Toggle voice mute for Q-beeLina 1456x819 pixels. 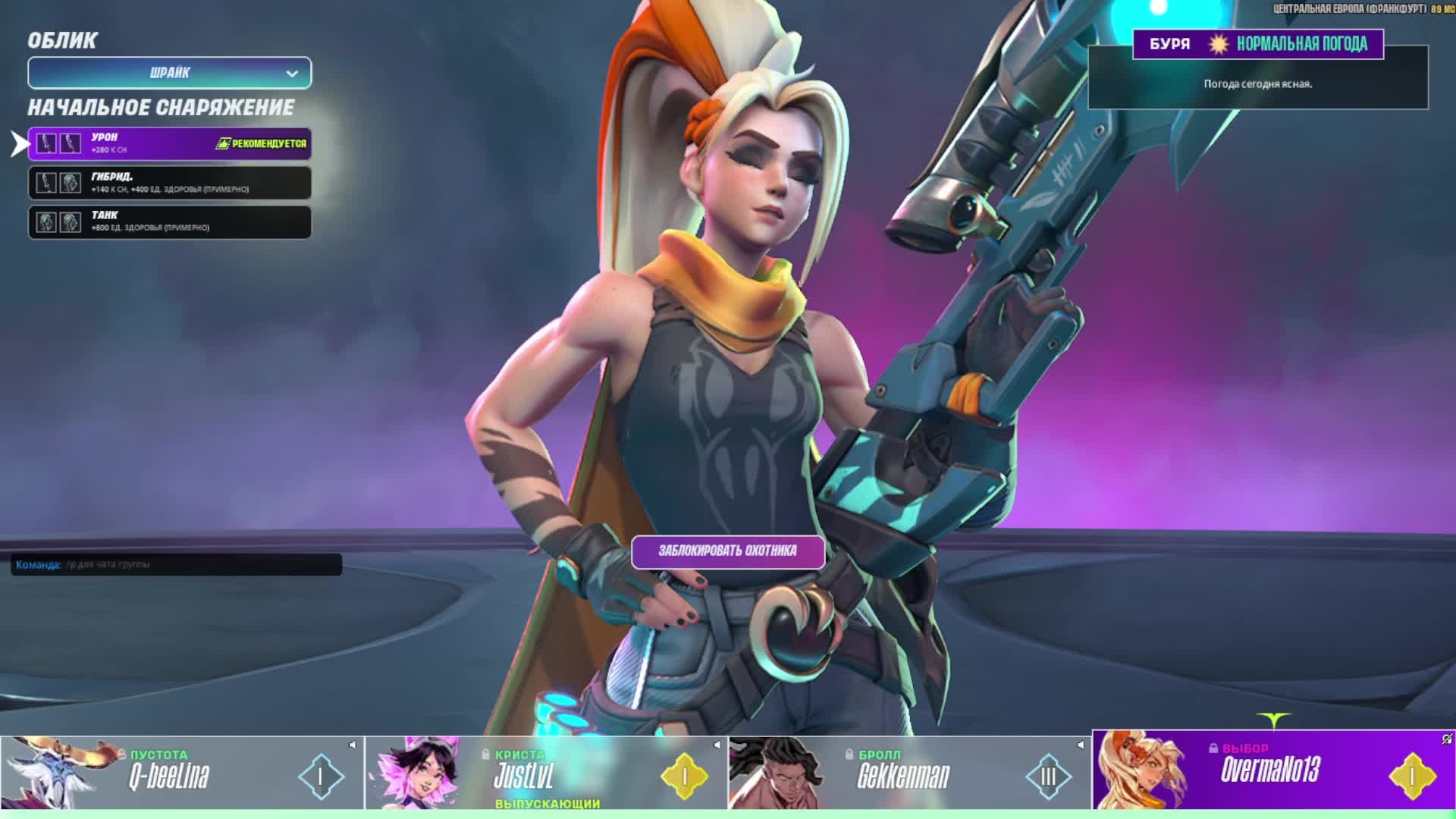353,745
